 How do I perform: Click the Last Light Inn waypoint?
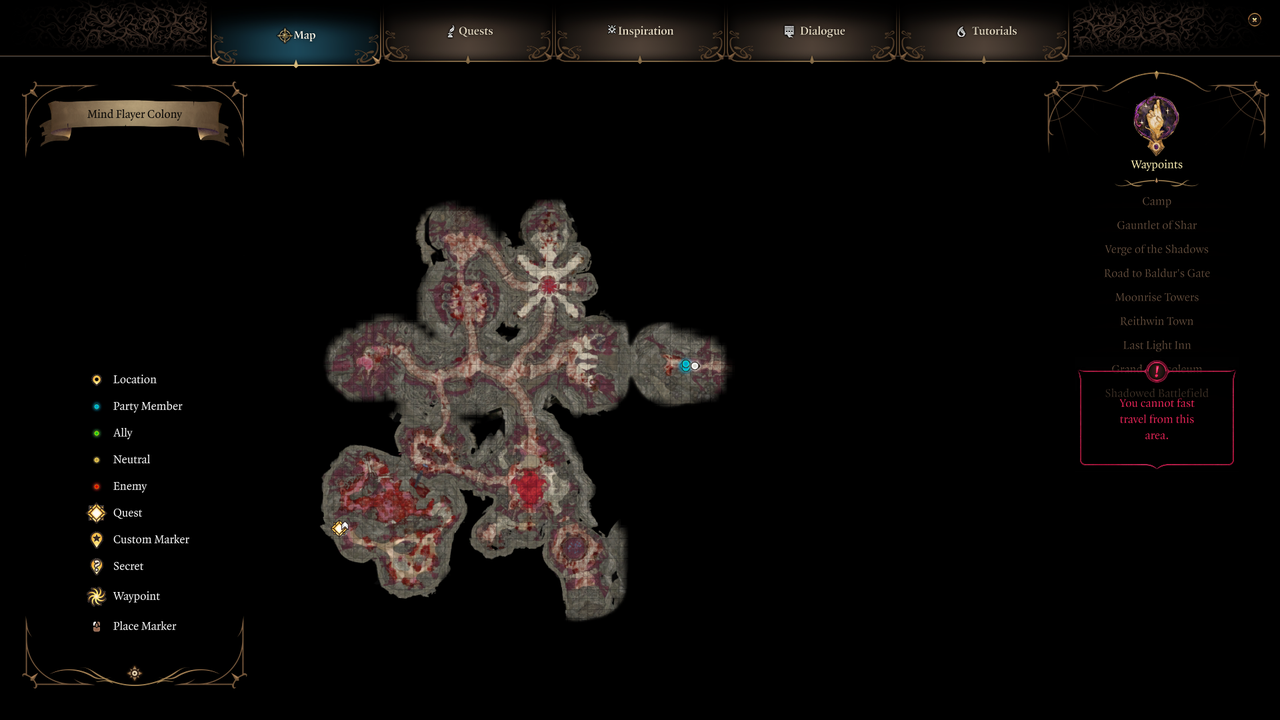(1156, 345)
